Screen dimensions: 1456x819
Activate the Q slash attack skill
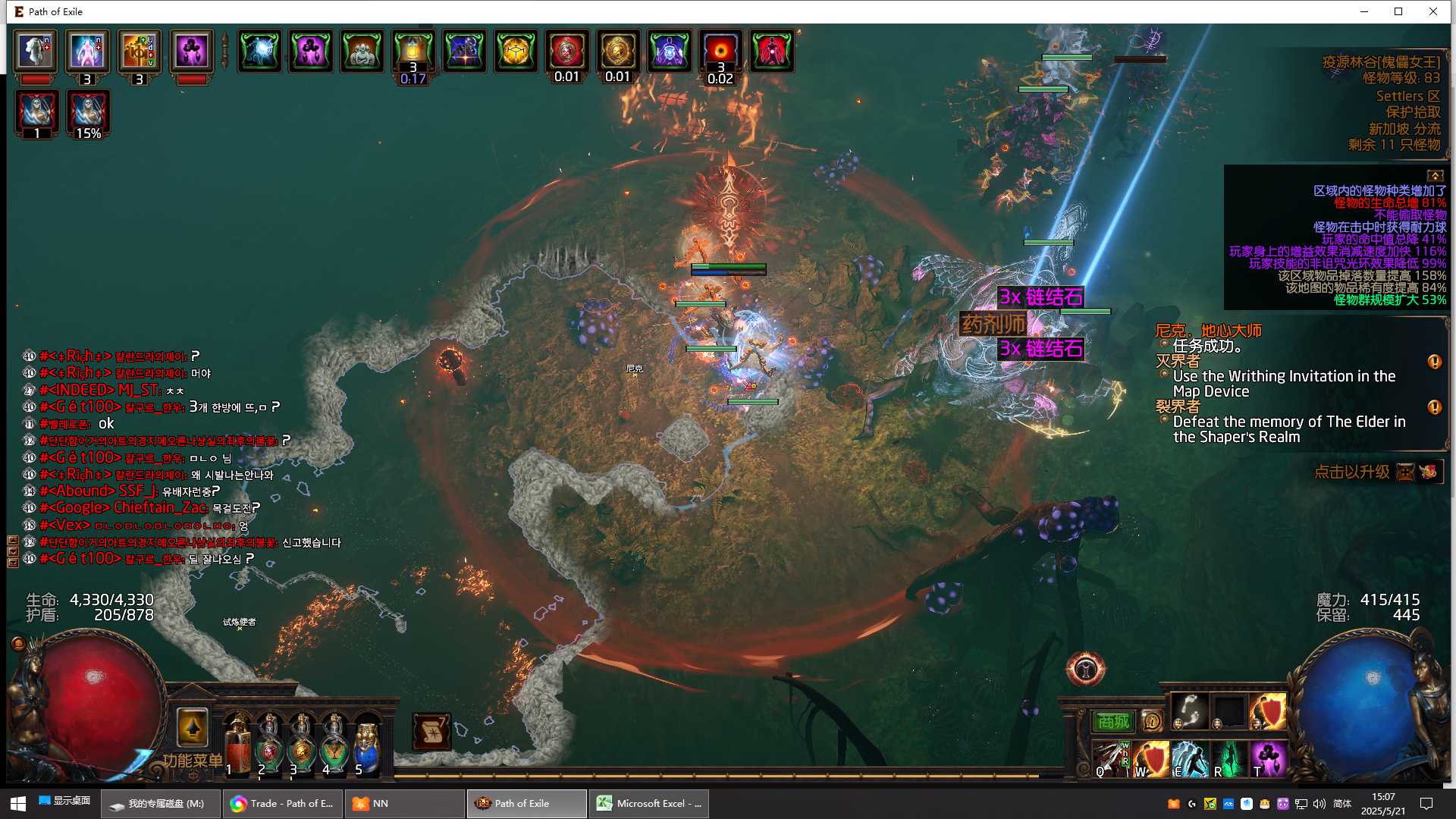click(x=1111, y=759)
